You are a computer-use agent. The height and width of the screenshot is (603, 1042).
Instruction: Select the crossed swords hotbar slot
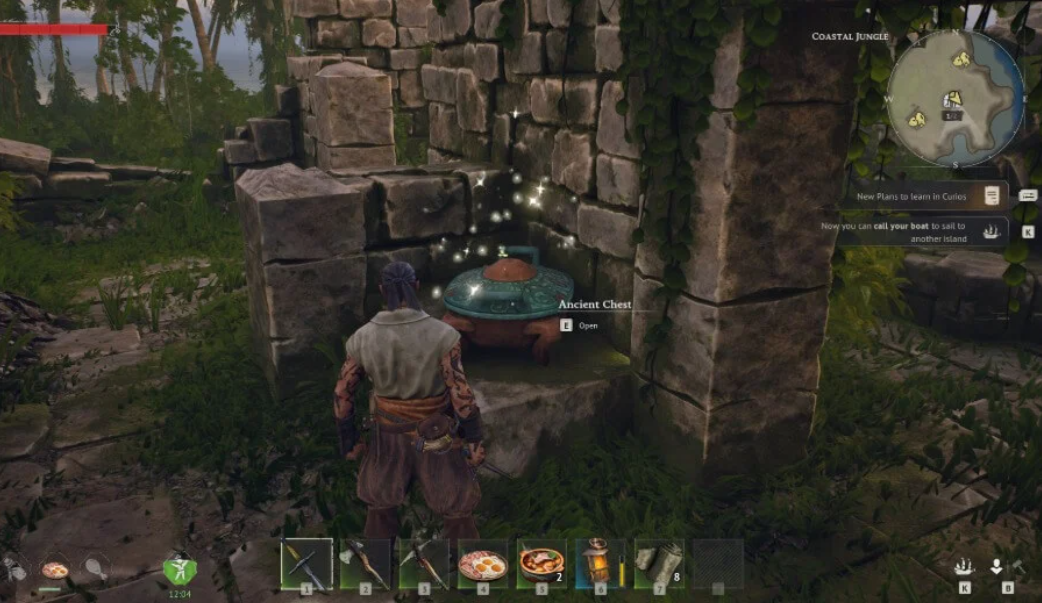306,564
